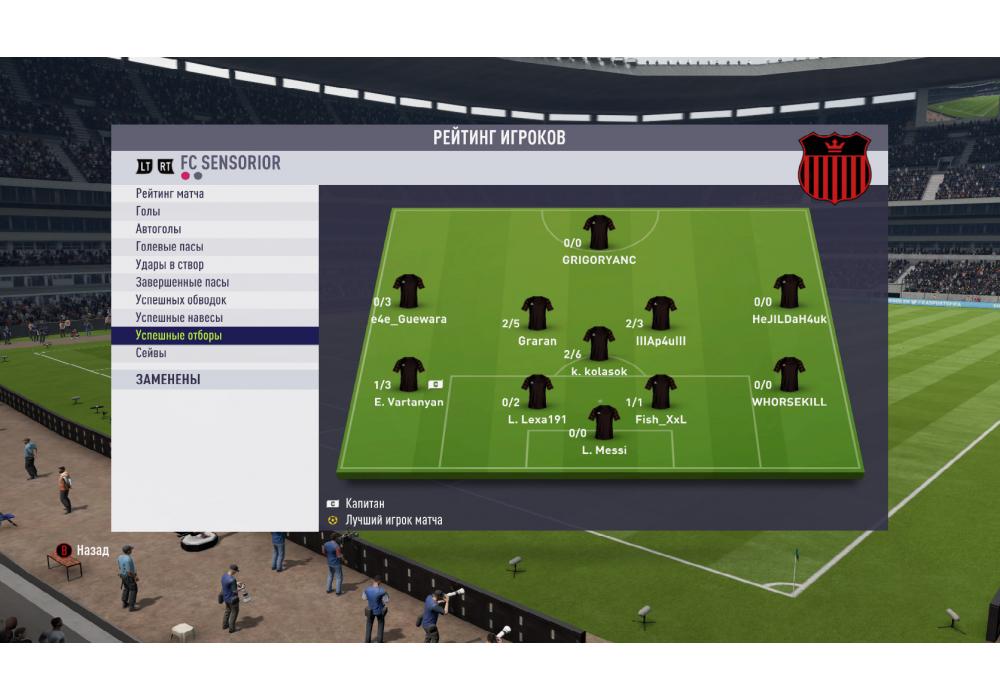Screen dimensions: 1000x700
Task: Select HeJILDaH4uk on the right wing
Action: tap(789, 291)
